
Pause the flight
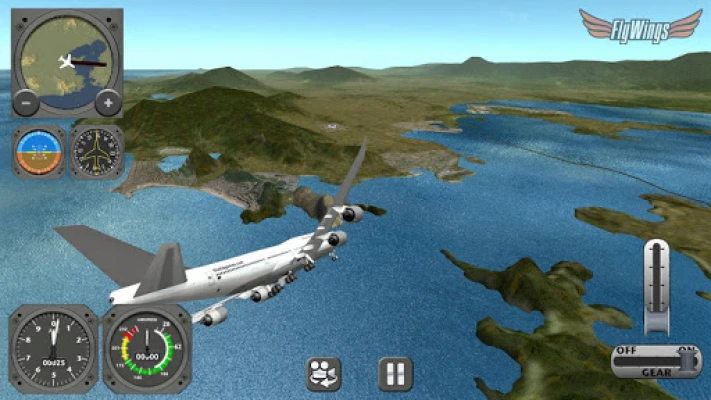point(396,374)
